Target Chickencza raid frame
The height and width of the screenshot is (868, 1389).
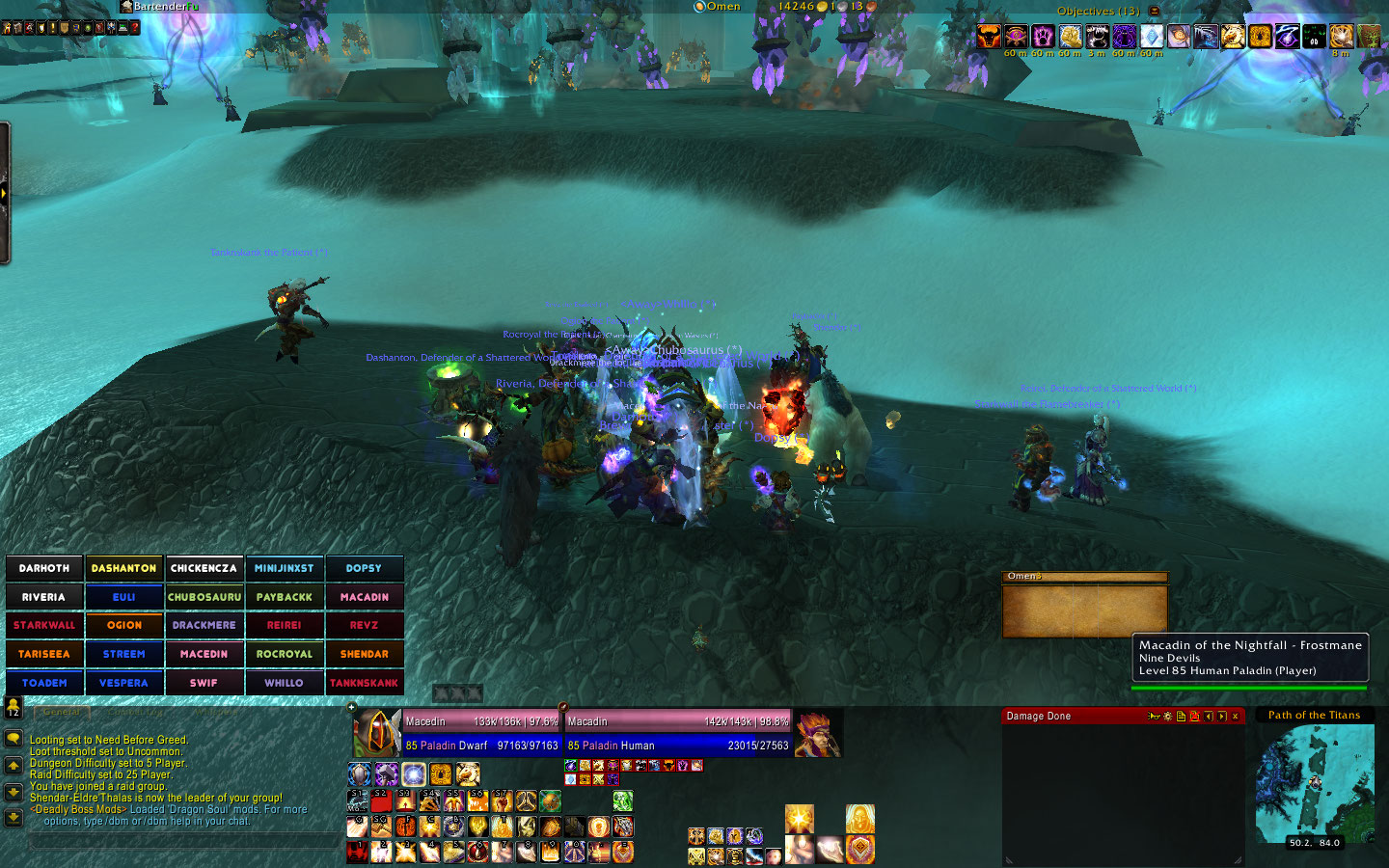[204, 568]
